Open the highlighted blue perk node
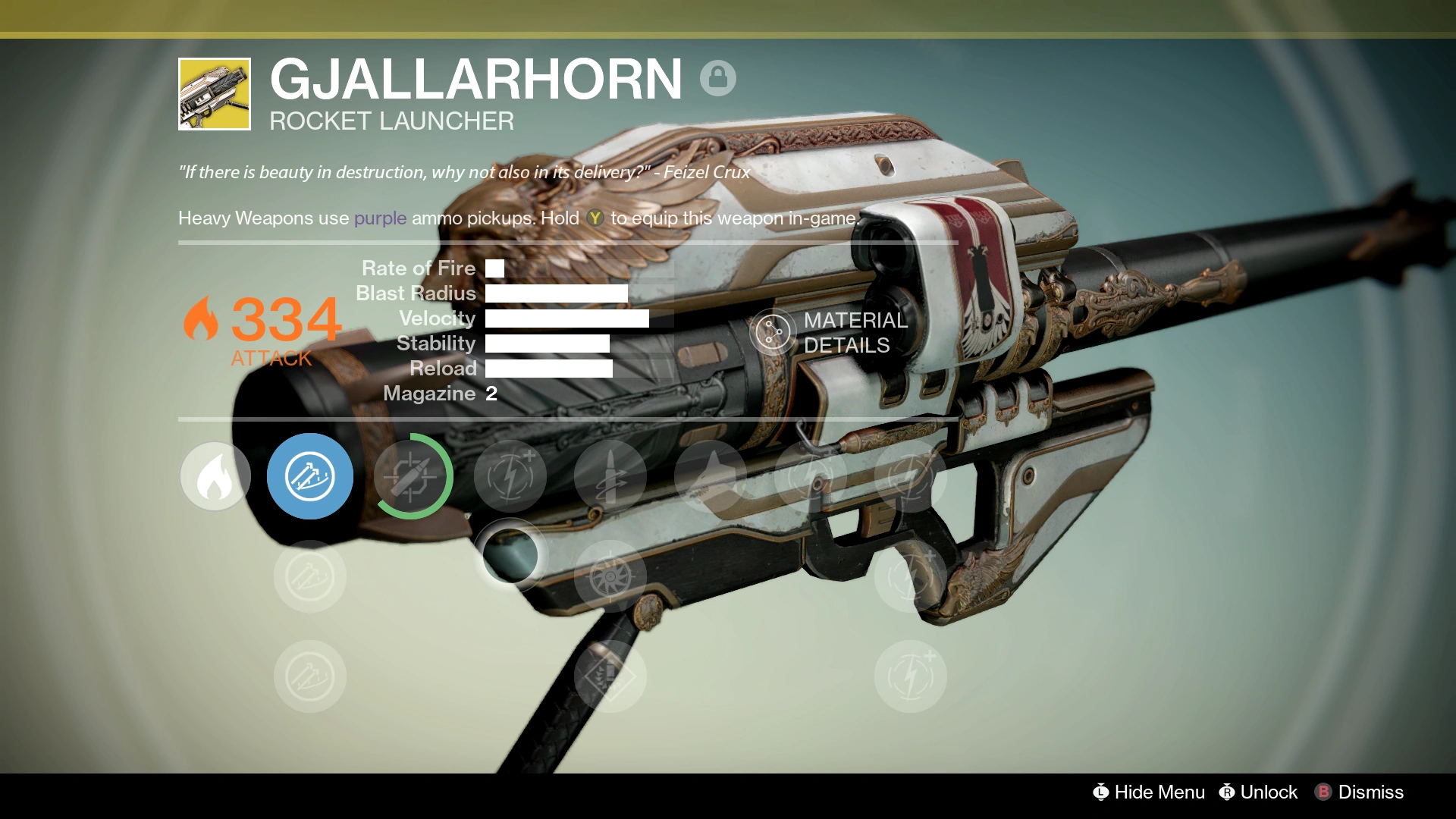Viewport: 1456px width, 819px height. tap(309, 476)
